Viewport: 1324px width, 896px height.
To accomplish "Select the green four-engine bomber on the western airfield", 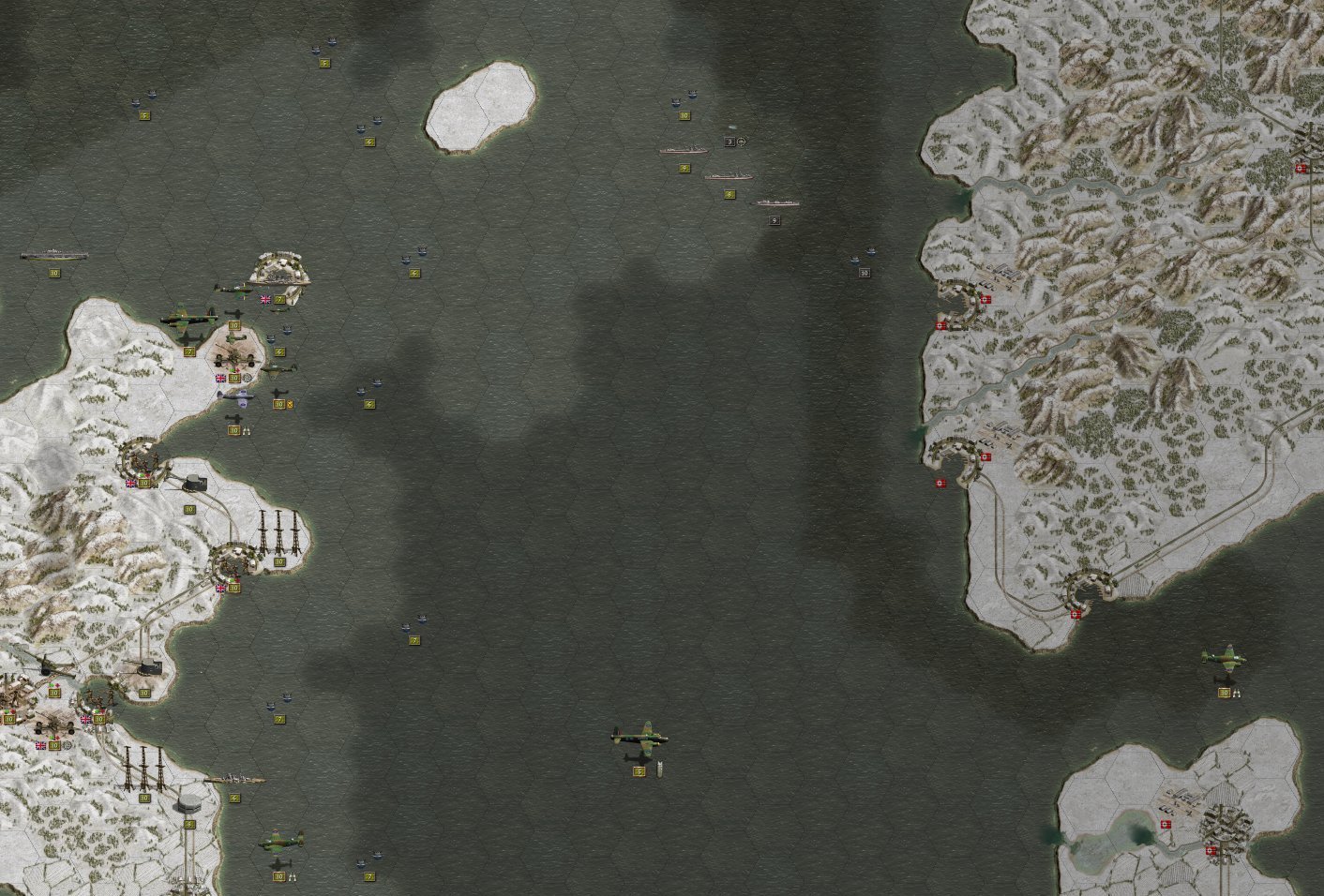I will pyautogui.click(x=188, y=318).
